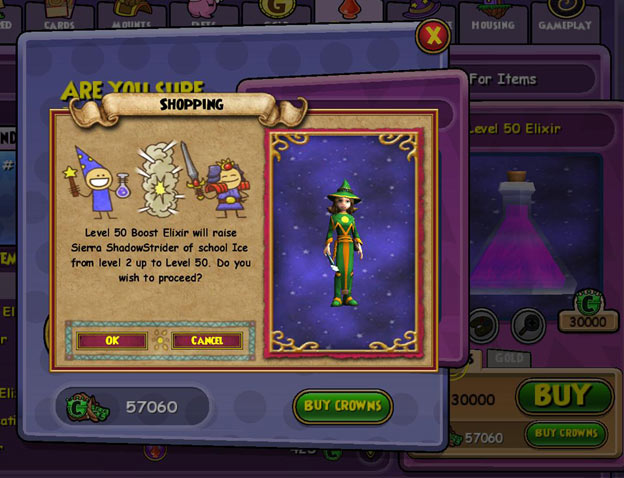Cancel the Level 50 Boost Elixir purchase
Image resolution: width=624 pixels, height=478 pixels.
click(x=206, y=340)
